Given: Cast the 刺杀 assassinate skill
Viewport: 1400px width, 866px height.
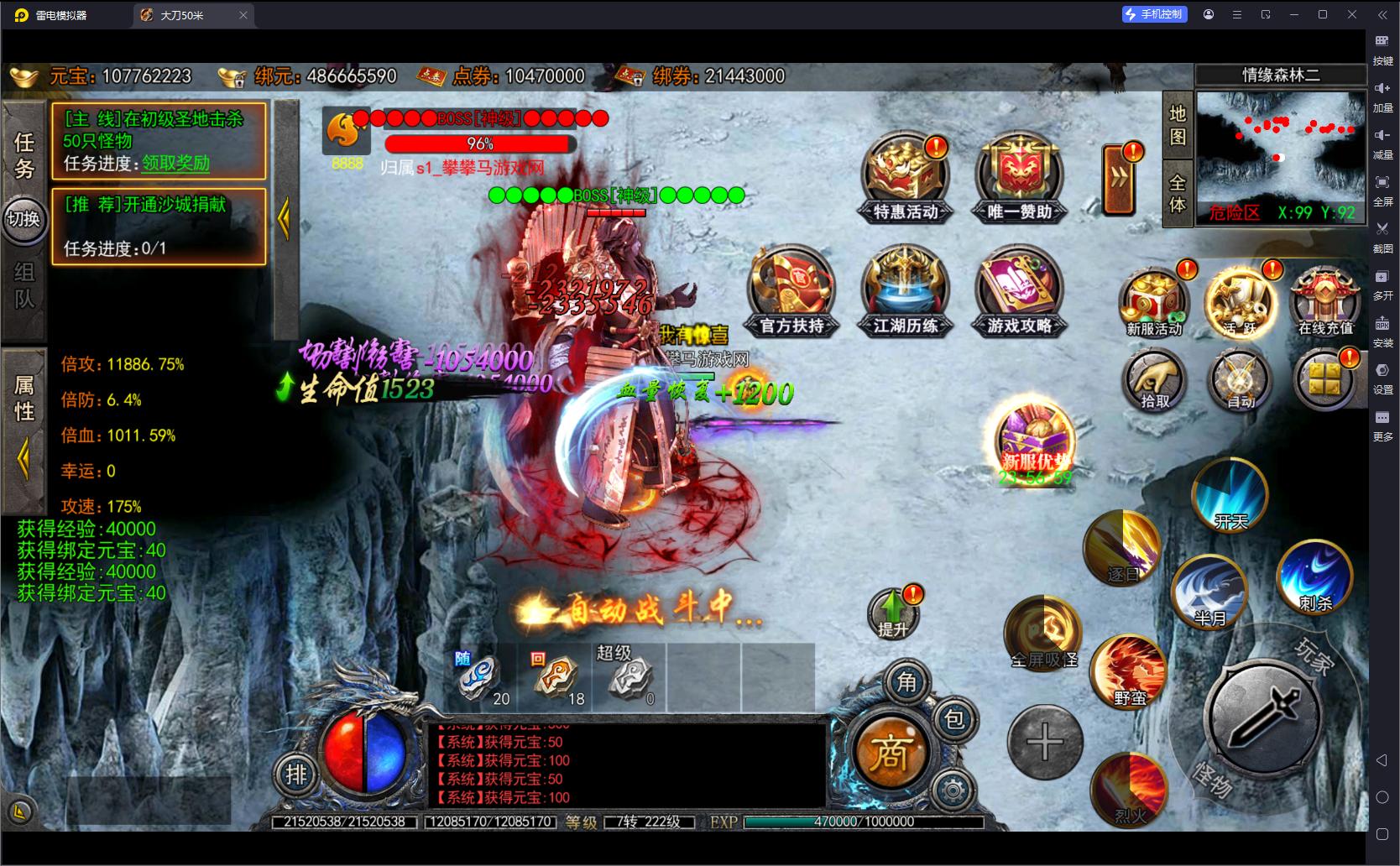Looking at the screenshot, I should tap(1314, 577).
